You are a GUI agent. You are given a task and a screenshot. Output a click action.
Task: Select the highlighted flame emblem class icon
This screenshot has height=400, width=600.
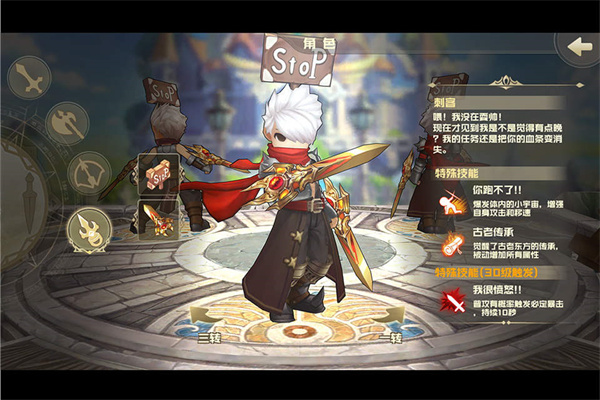point(89,229)
